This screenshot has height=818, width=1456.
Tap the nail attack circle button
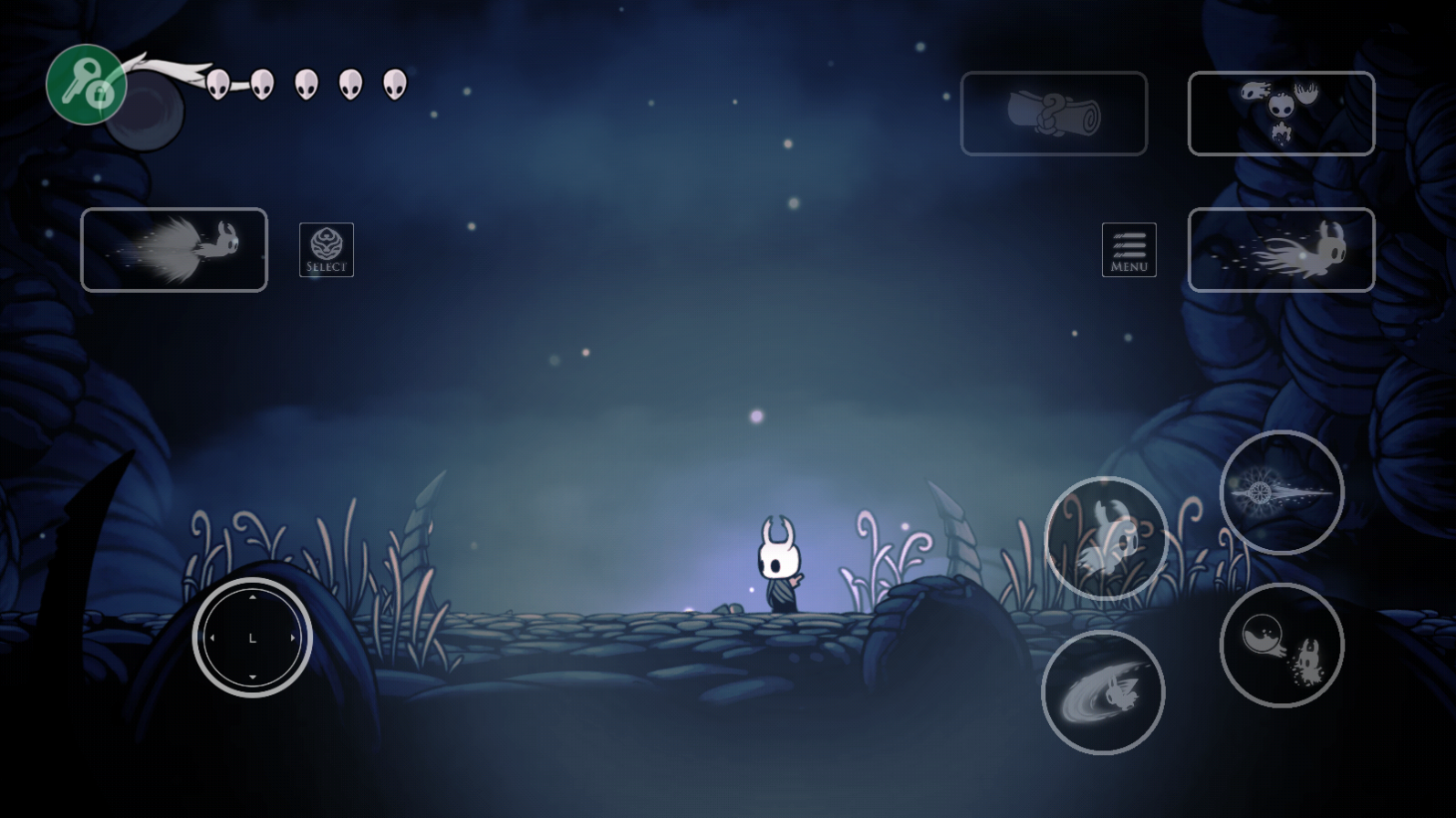[x=1281, y=492]
